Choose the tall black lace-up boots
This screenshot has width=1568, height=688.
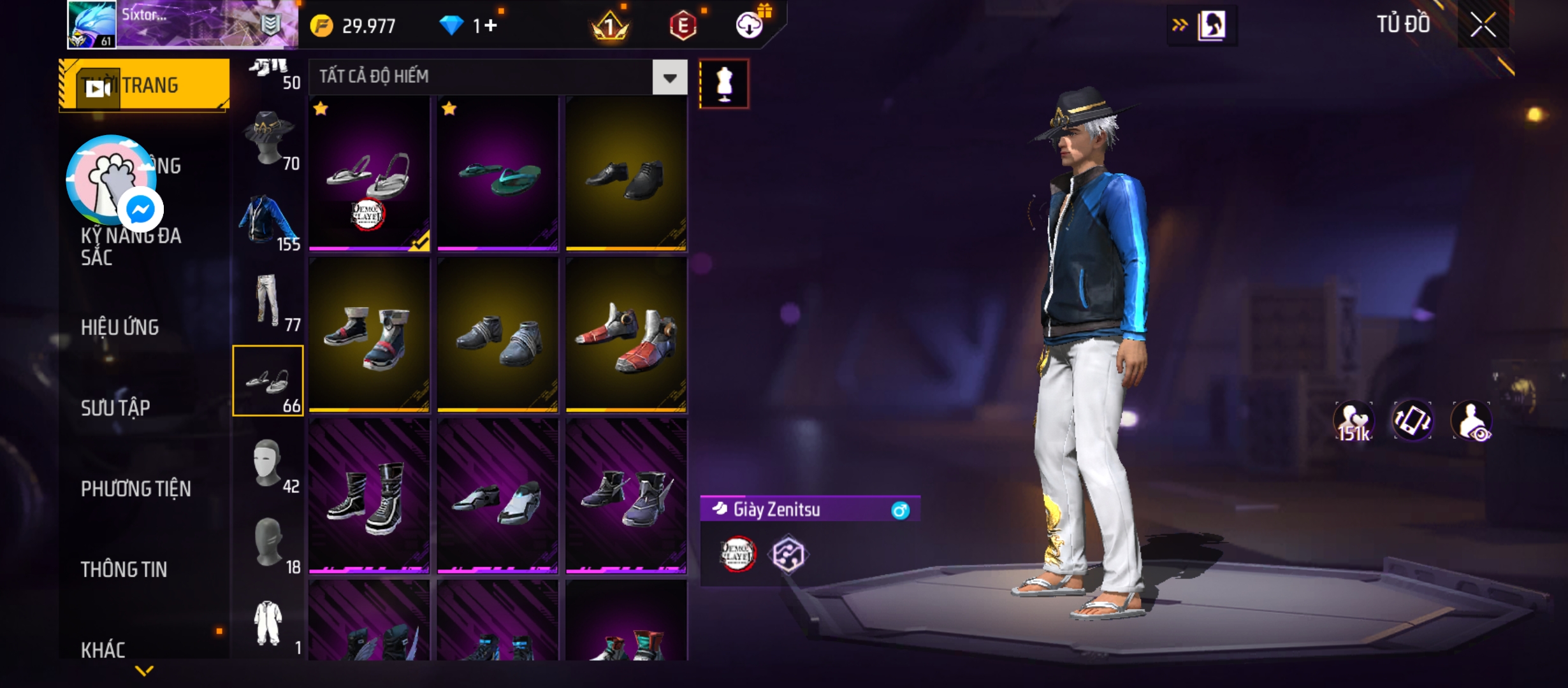(x=369, y=496)
